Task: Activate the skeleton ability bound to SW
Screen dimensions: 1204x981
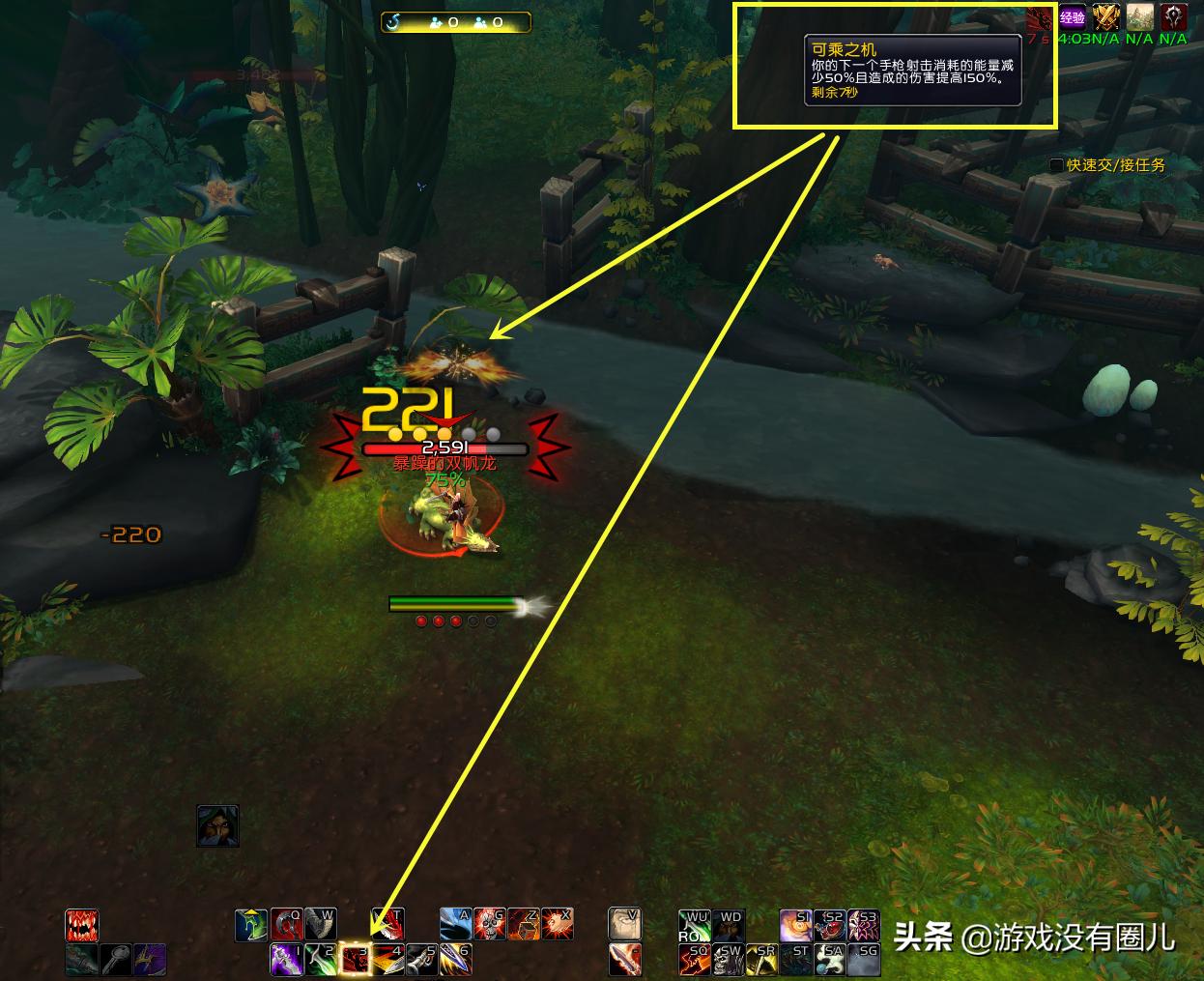Action: click(731, 959)
